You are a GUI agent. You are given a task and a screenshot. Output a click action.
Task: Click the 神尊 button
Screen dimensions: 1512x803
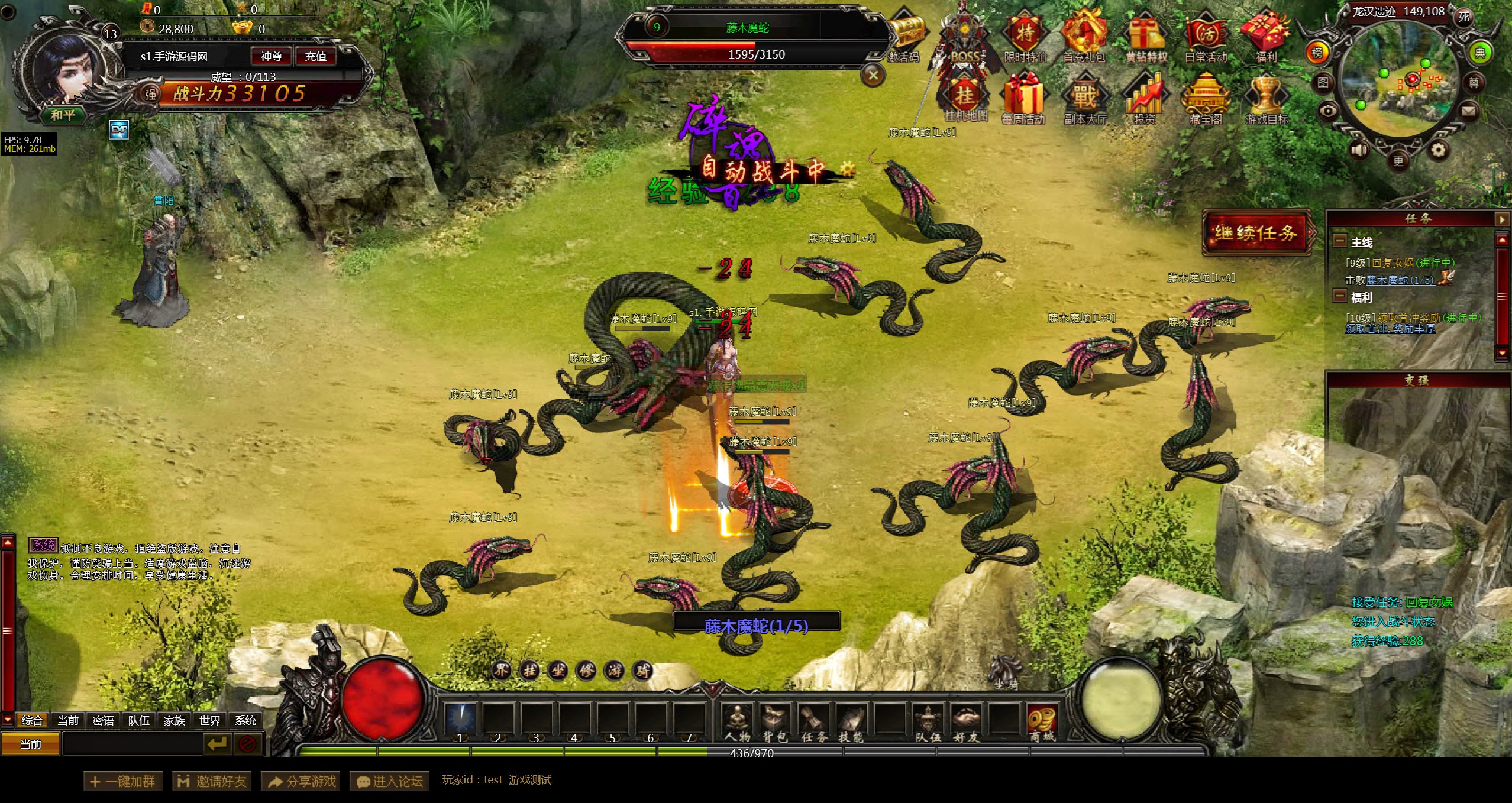click(x=271, y=57)
